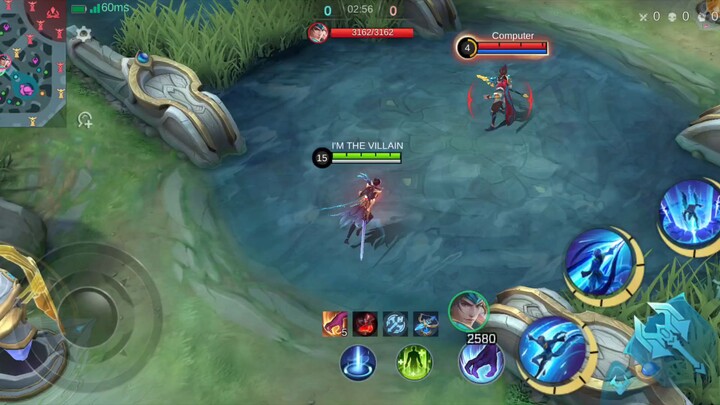Trigger the ultimate lightning skill at the screen edge
The image size is (720, 405).
coord(691,214)
